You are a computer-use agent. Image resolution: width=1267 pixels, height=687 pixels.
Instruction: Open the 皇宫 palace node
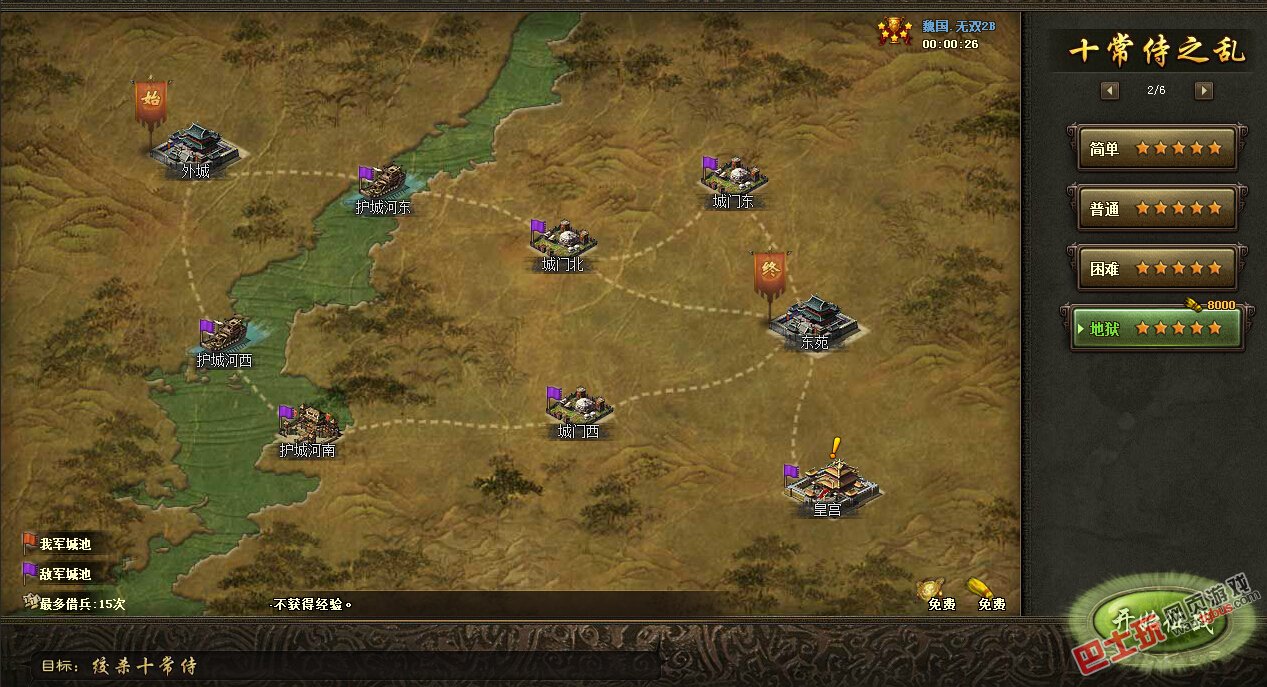[x=830, y=483]
